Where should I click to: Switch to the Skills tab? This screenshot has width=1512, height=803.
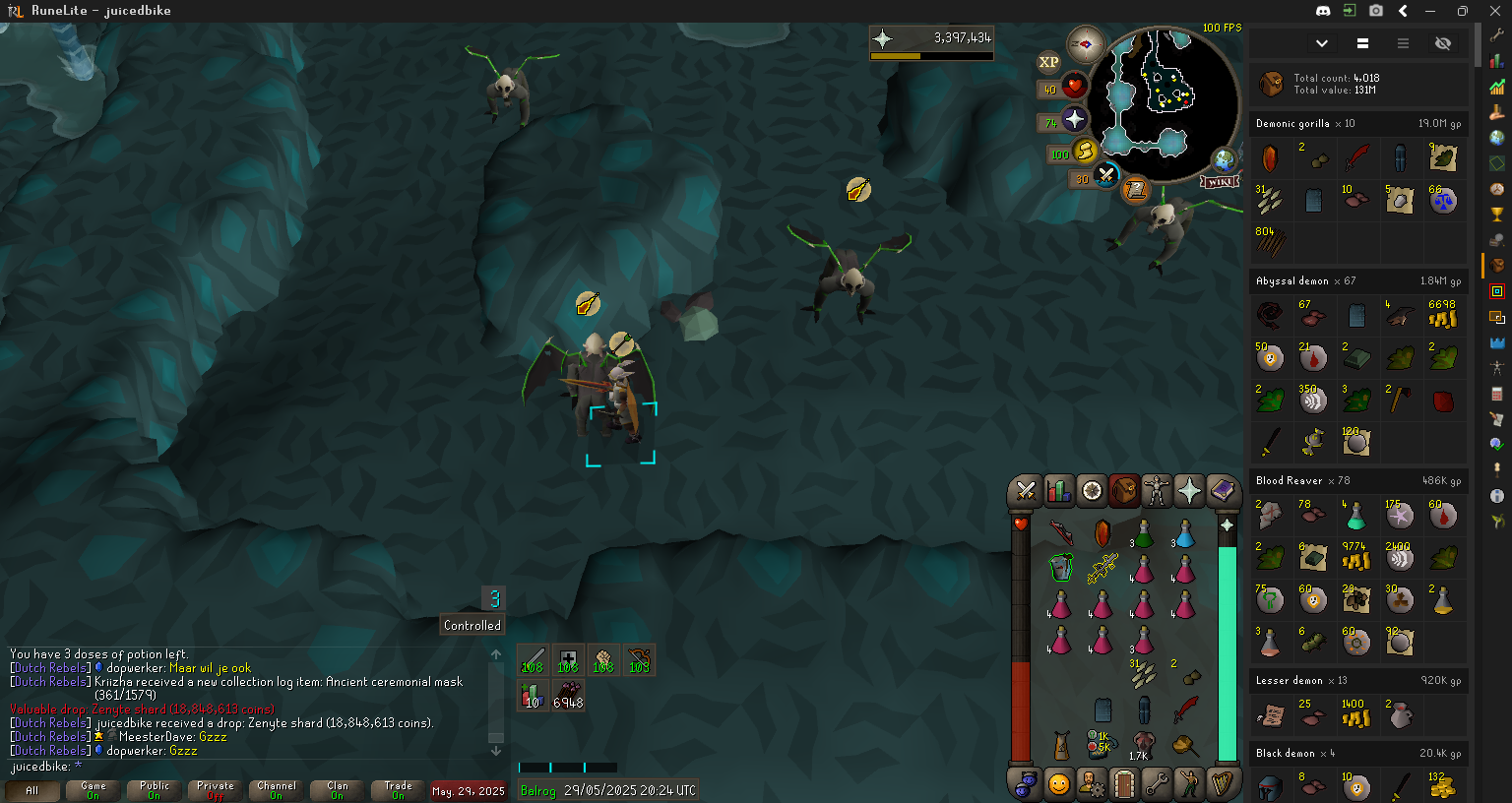pos(1058,490)
